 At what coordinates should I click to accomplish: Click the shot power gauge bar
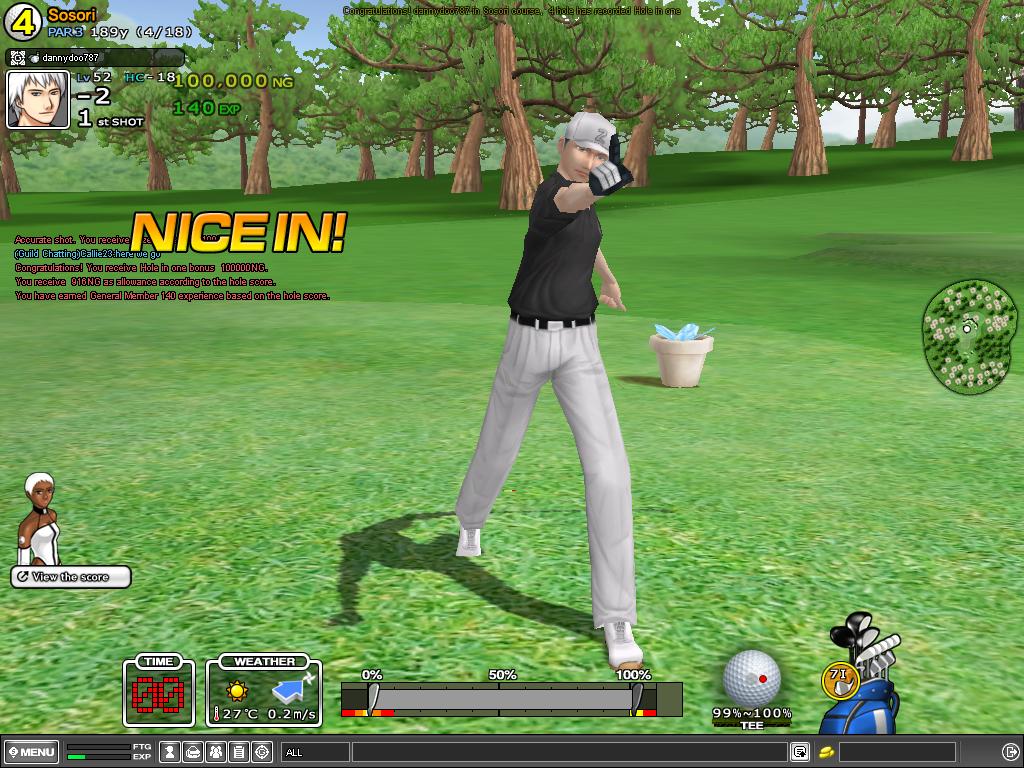click(500, 698)
